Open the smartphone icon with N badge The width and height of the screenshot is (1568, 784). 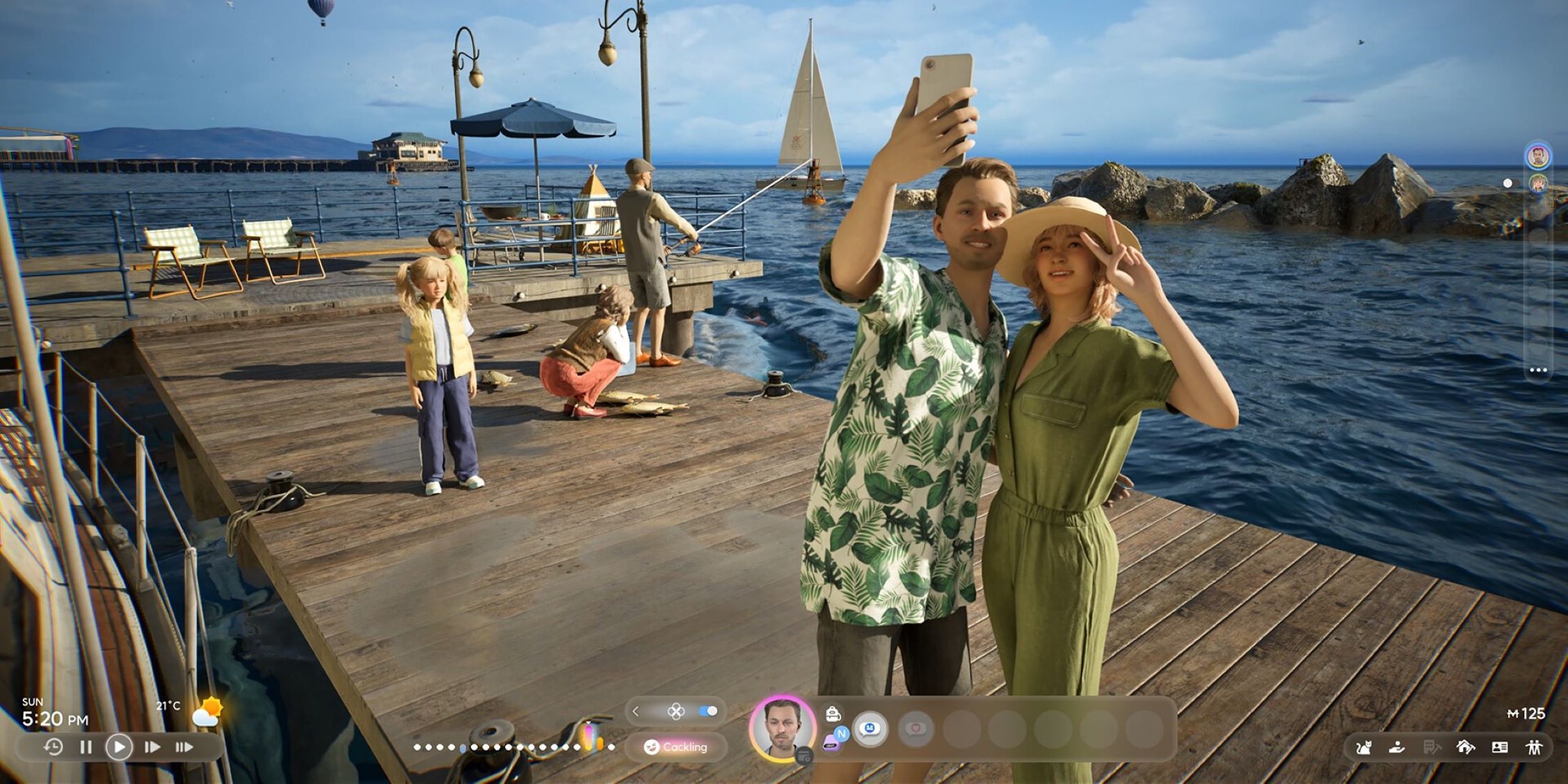tap(832, 740)
